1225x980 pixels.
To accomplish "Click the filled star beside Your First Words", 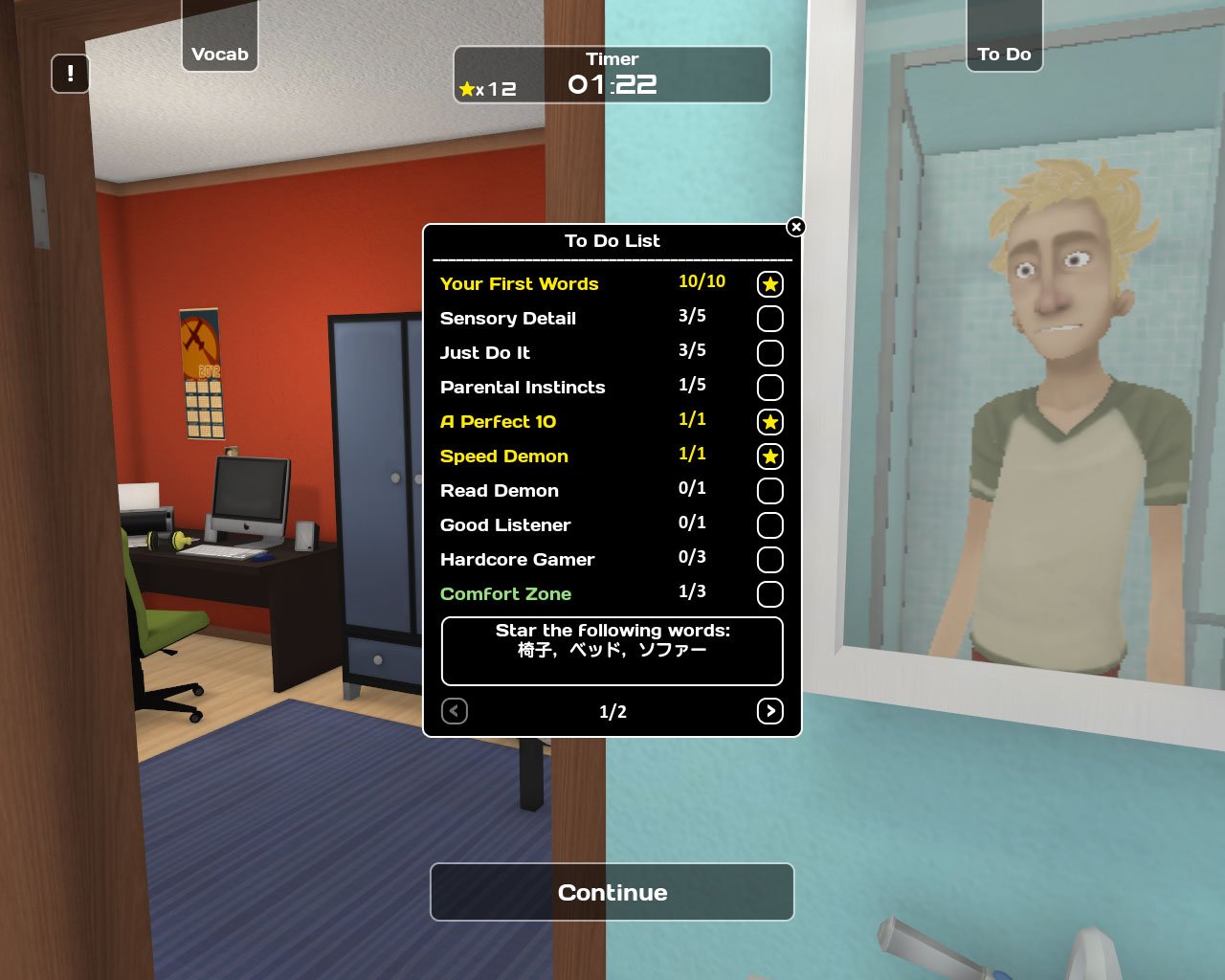I will coord(769,283).
